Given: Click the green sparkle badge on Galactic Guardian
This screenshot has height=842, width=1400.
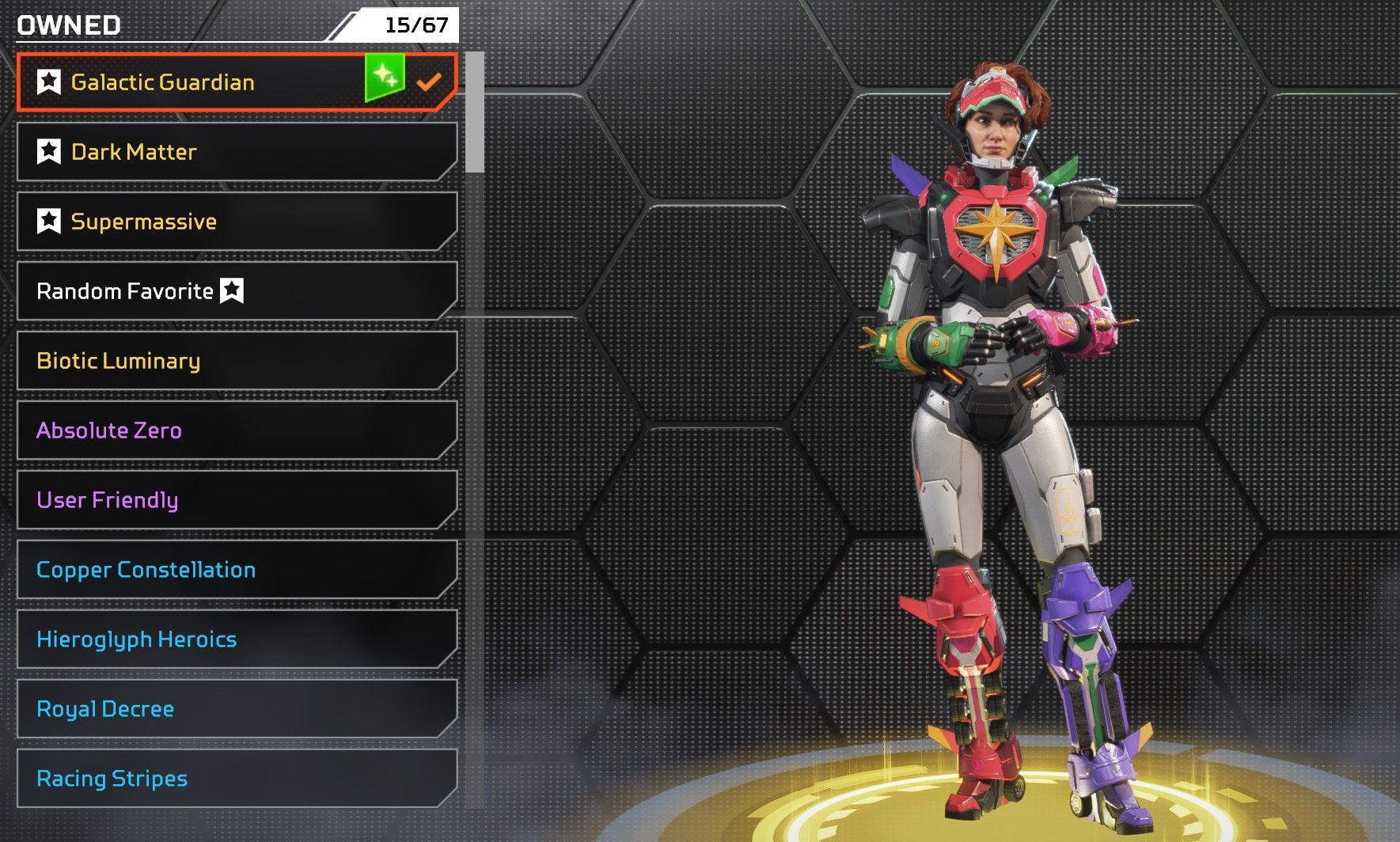Looking at the screenshot, I should 385,77.
